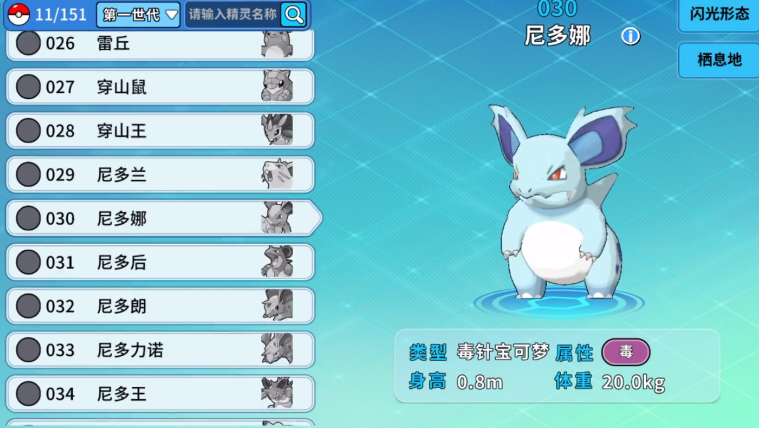Open list entry 033 尼多力诺
The image size is (759, 428).
(160, 350)
